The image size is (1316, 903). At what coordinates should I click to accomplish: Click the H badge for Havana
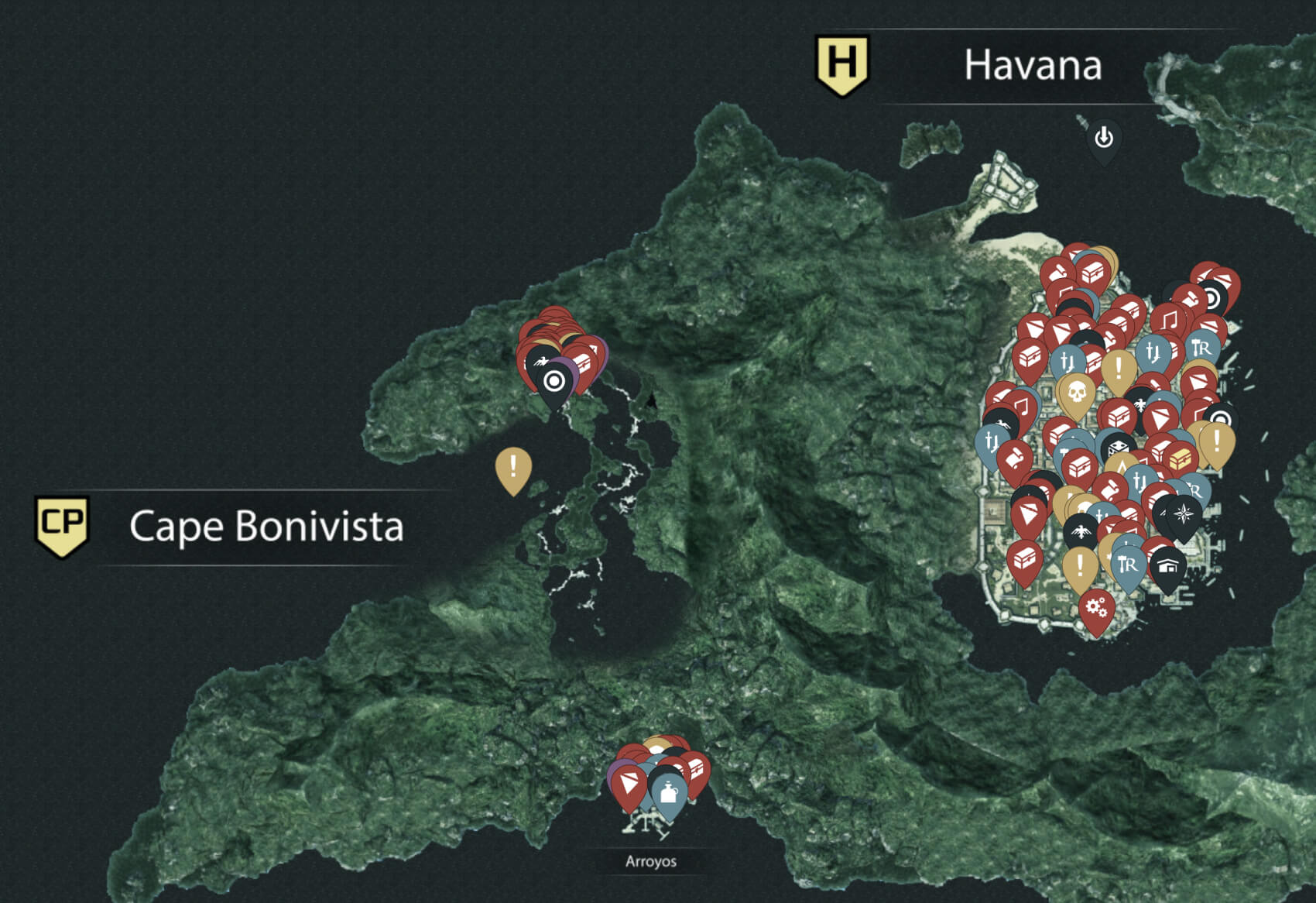coord(844,62)
